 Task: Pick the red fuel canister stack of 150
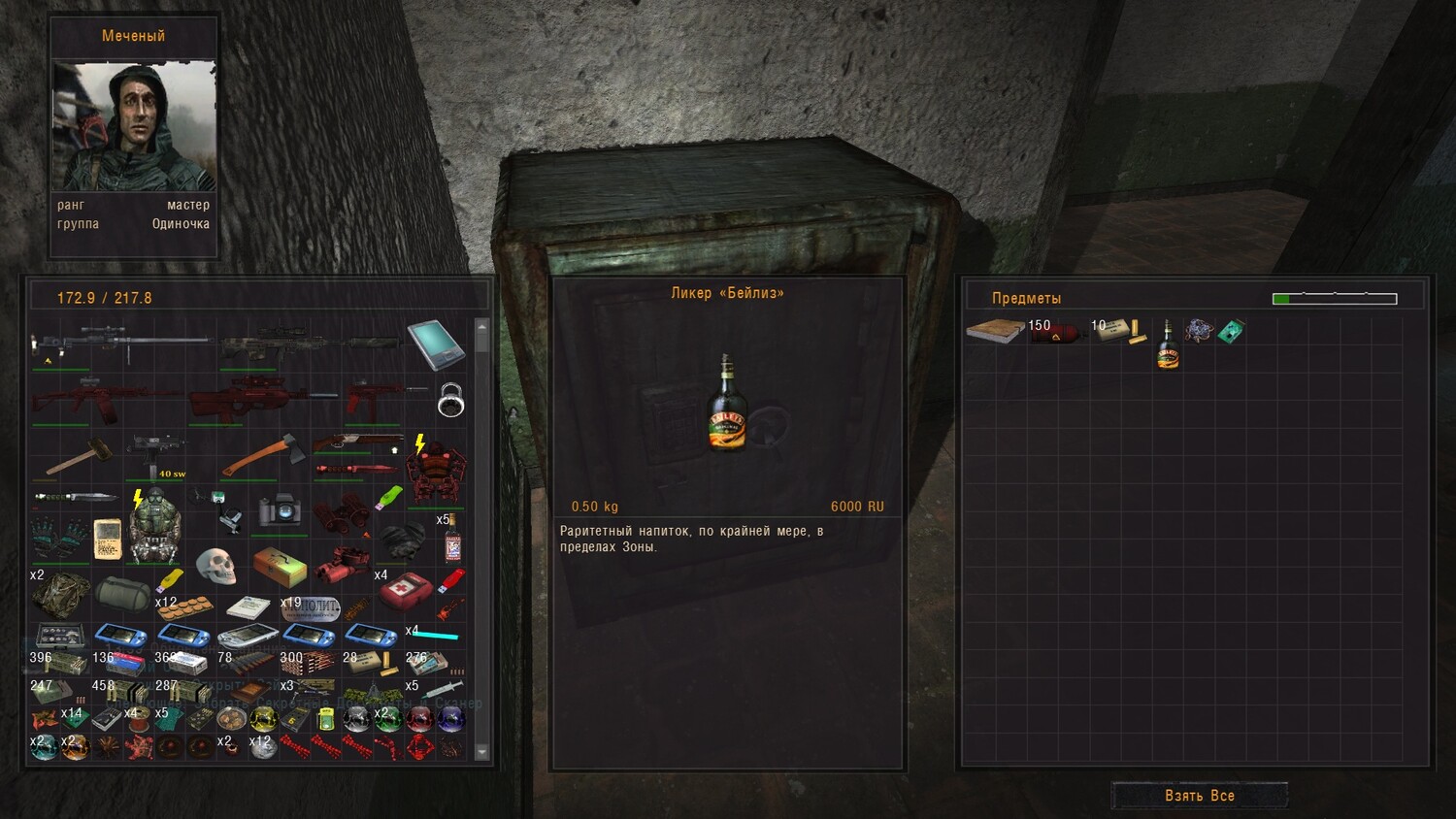(x=1057, y=334)
